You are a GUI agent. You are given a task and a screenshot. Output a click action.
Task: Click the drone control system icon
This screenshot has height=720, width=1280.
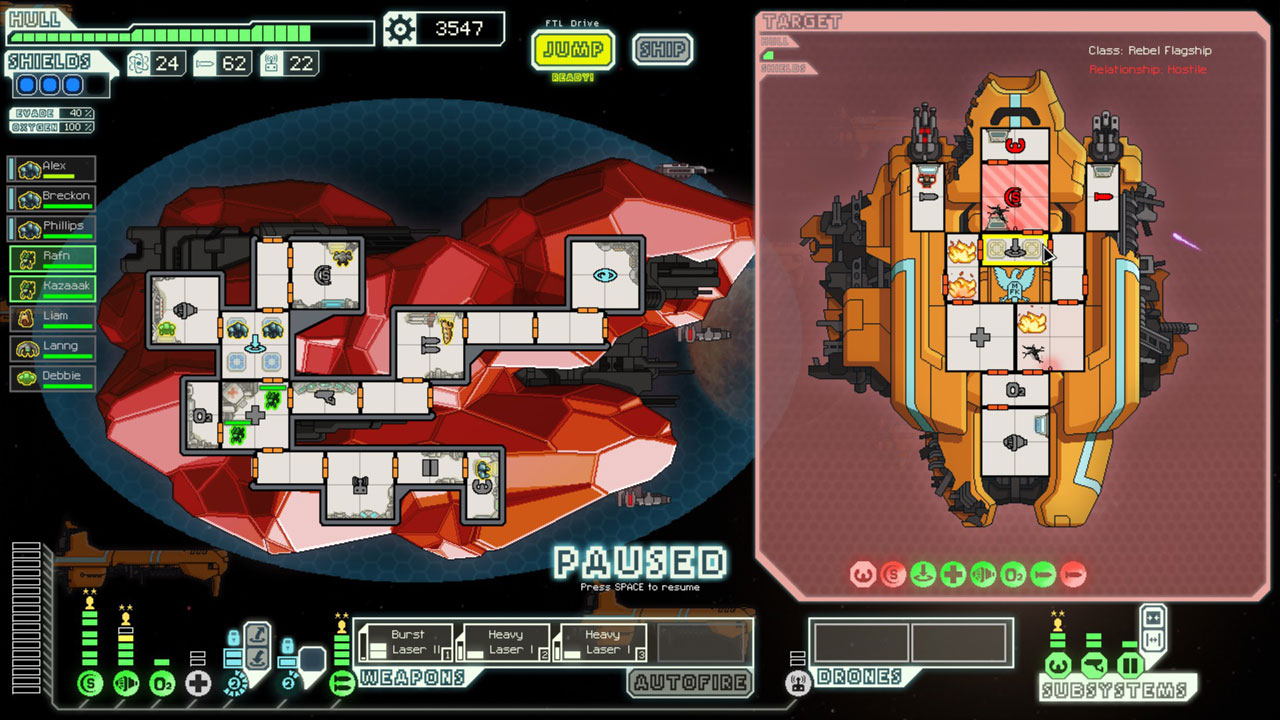[x=797, y=684]
